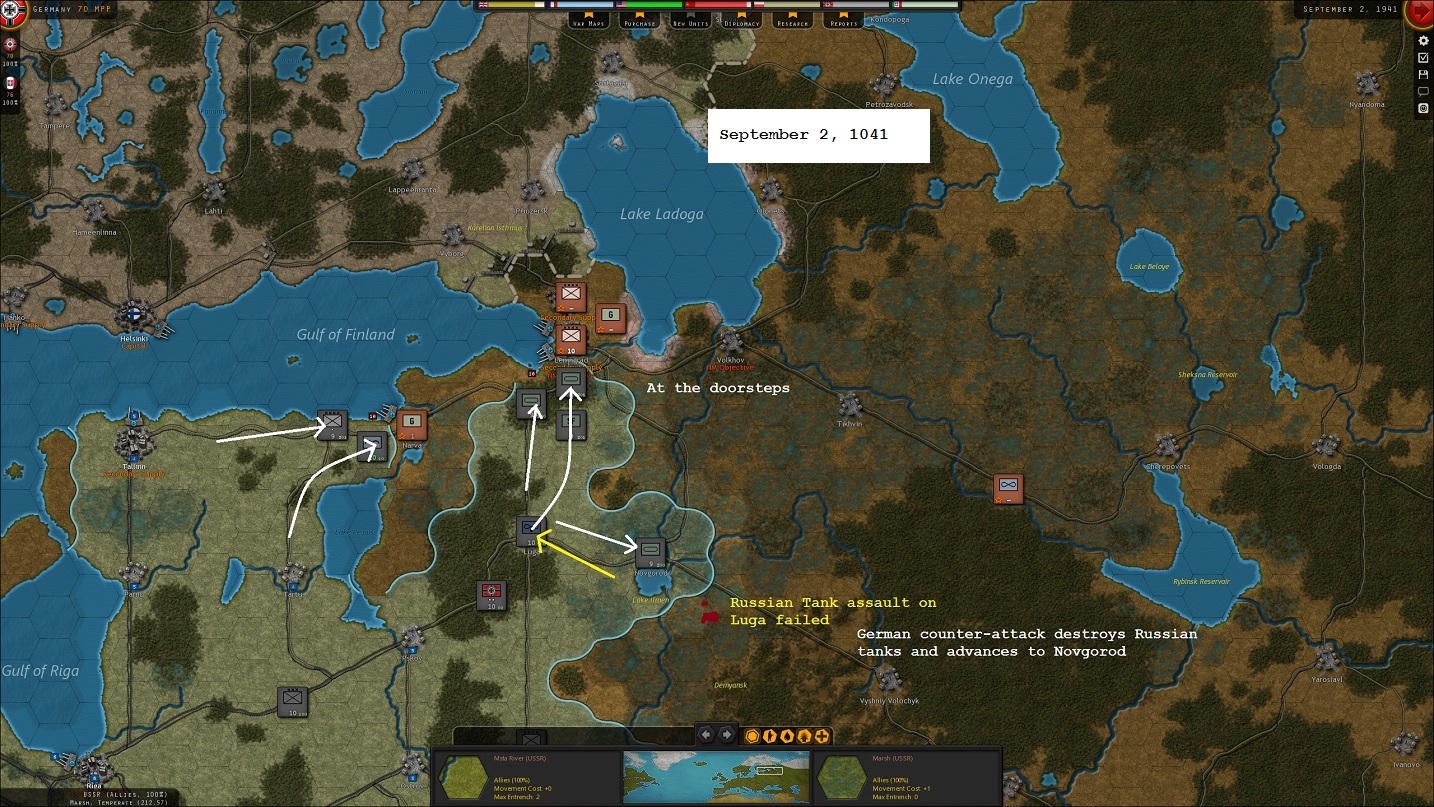Save the game using the floppy disk icon

coord(1424,74)
